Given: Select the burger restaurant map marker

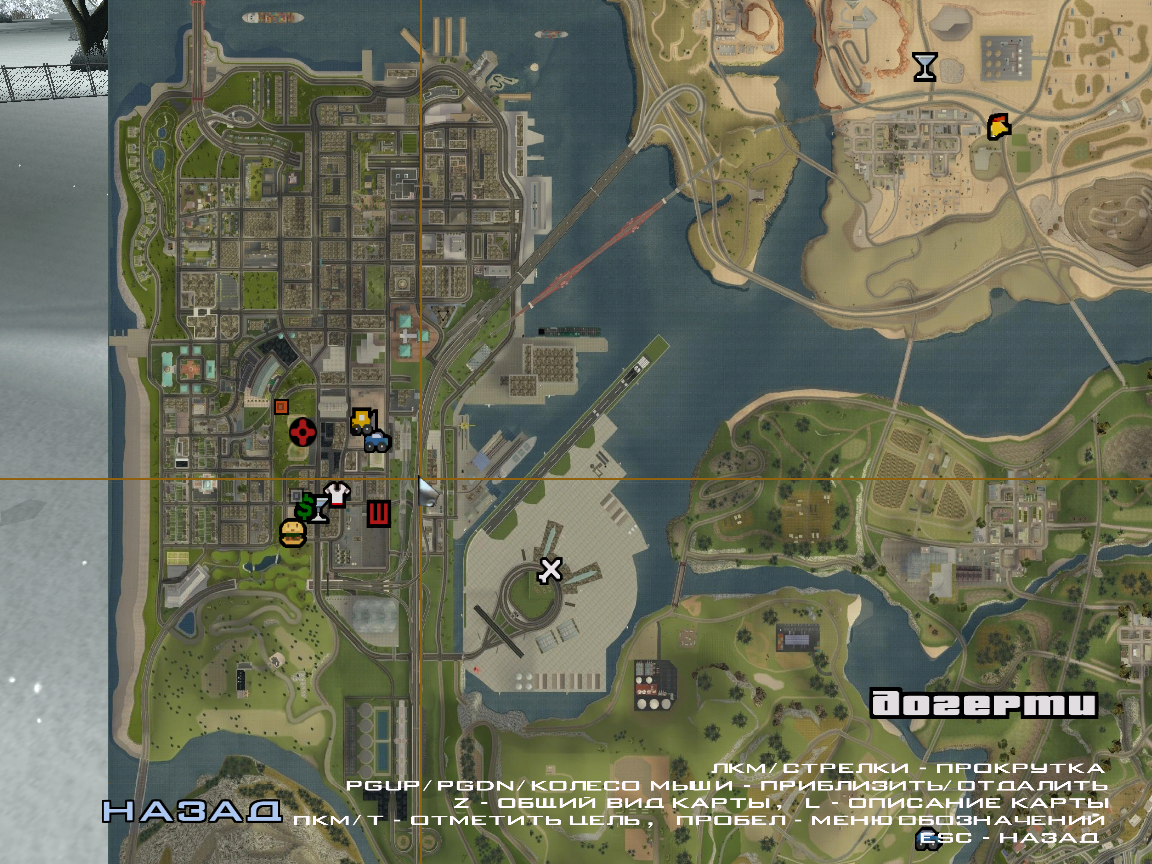Looking at the screenshot, I should click(292, 533).
